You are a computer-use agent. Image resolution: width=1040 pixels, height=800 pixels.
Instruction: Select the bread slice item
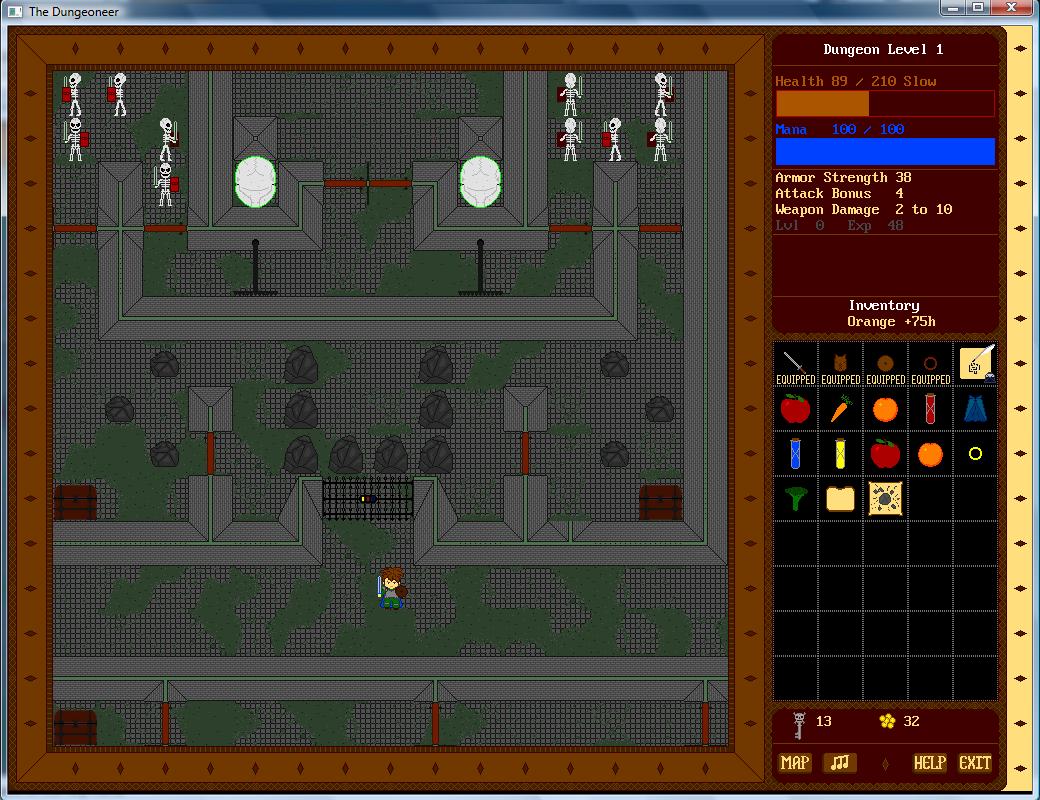[841, 499]
